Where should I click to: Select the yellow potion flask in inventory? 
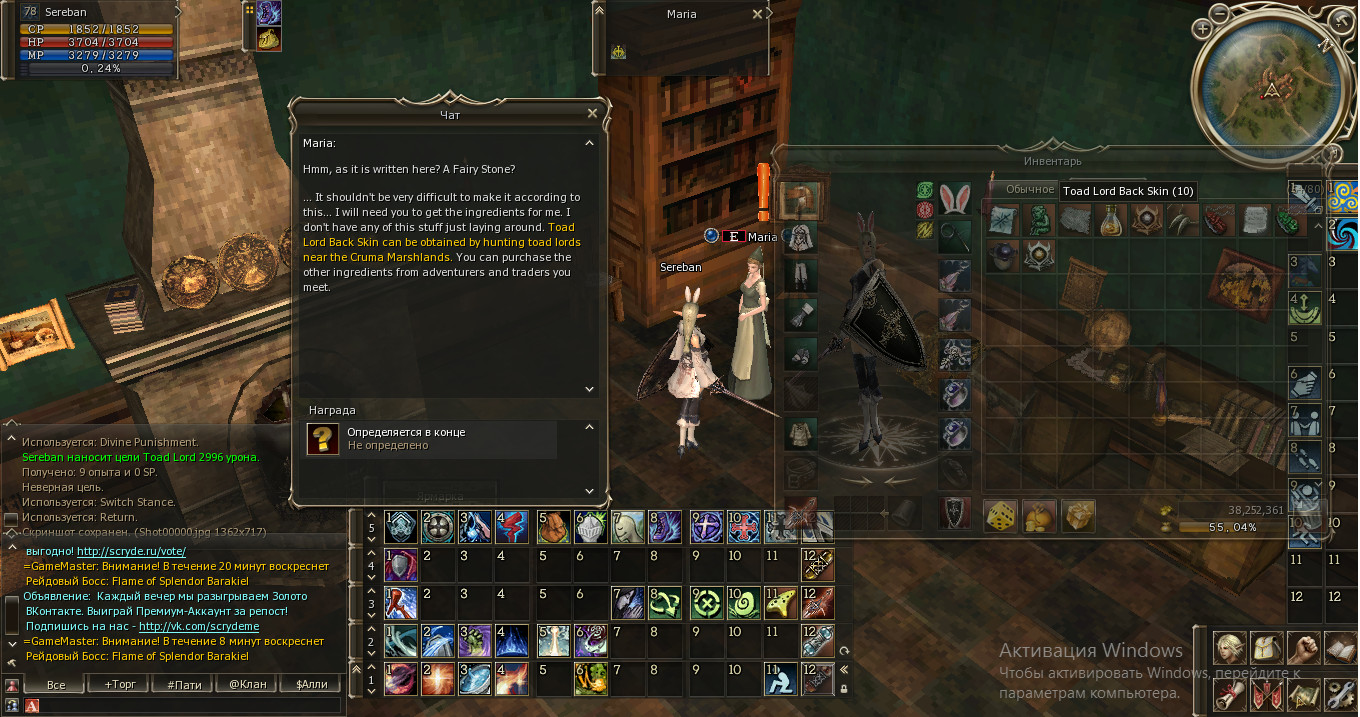tap(1110, 220)
